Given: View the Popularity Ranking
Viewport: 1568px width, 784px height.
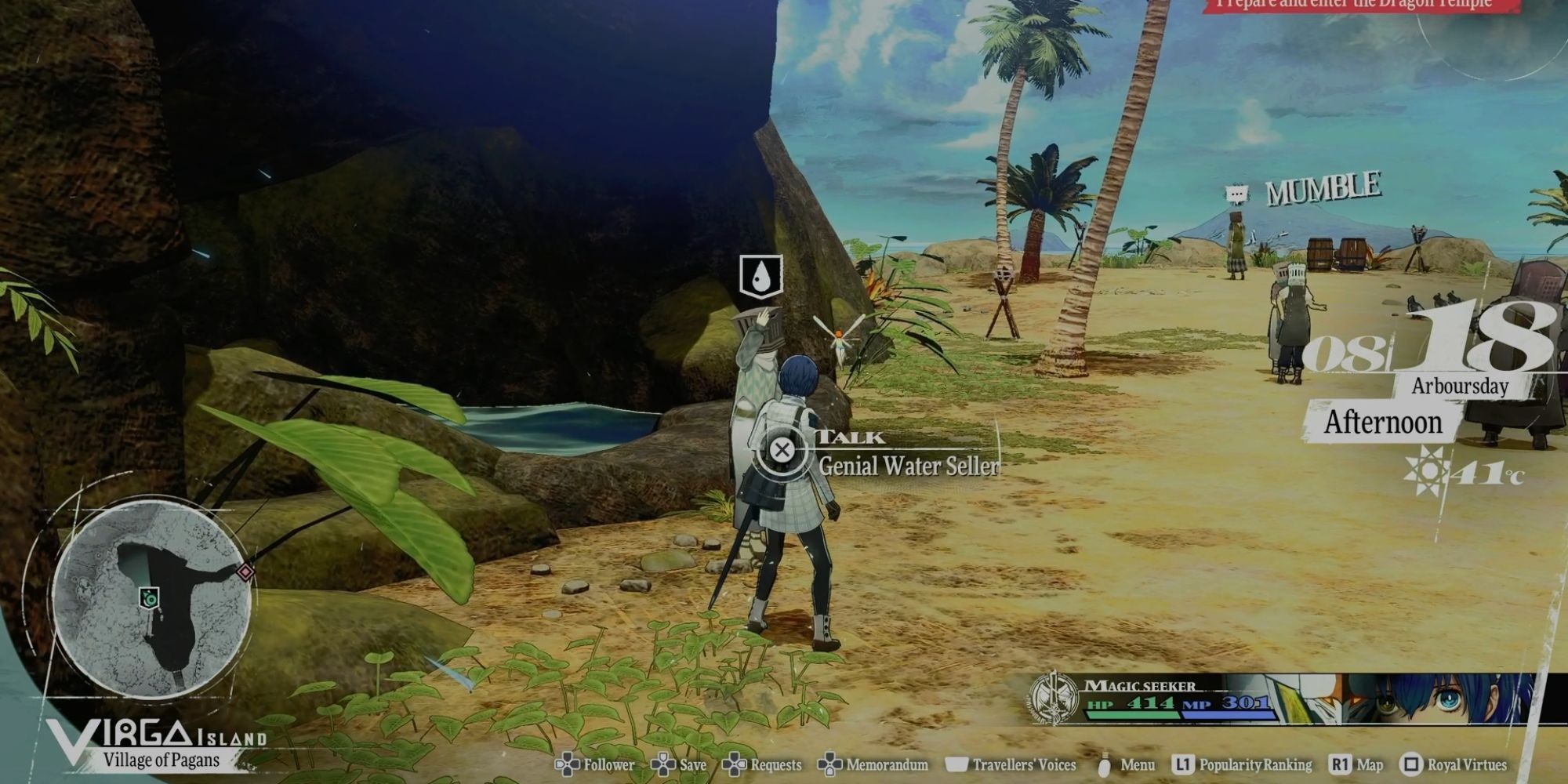Looking at the screenshot, I should coord(1254,764).
